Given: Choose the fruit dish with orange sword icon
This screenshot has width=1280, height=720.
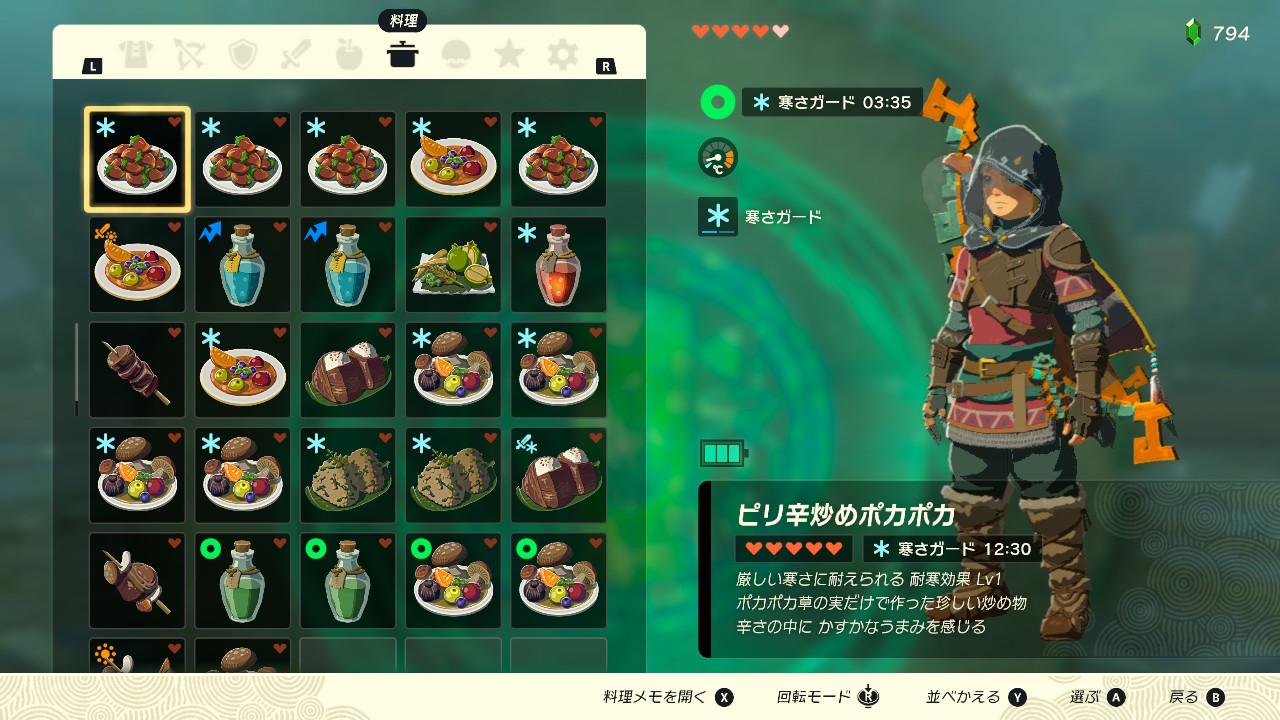Looking at the screenshot, I should point(137,265).
